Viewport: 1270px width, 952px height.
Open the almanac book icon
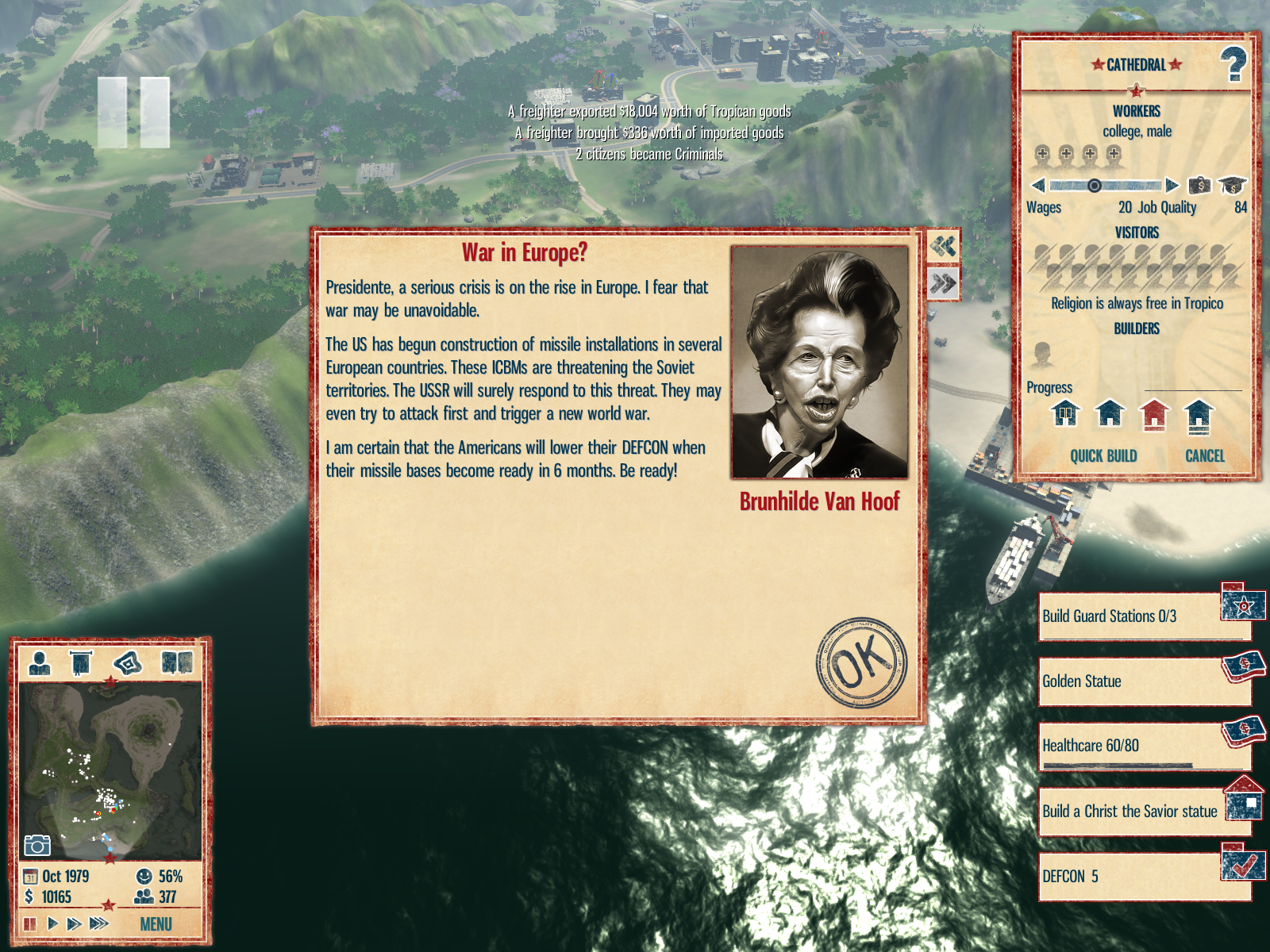(x=177, y=662)
